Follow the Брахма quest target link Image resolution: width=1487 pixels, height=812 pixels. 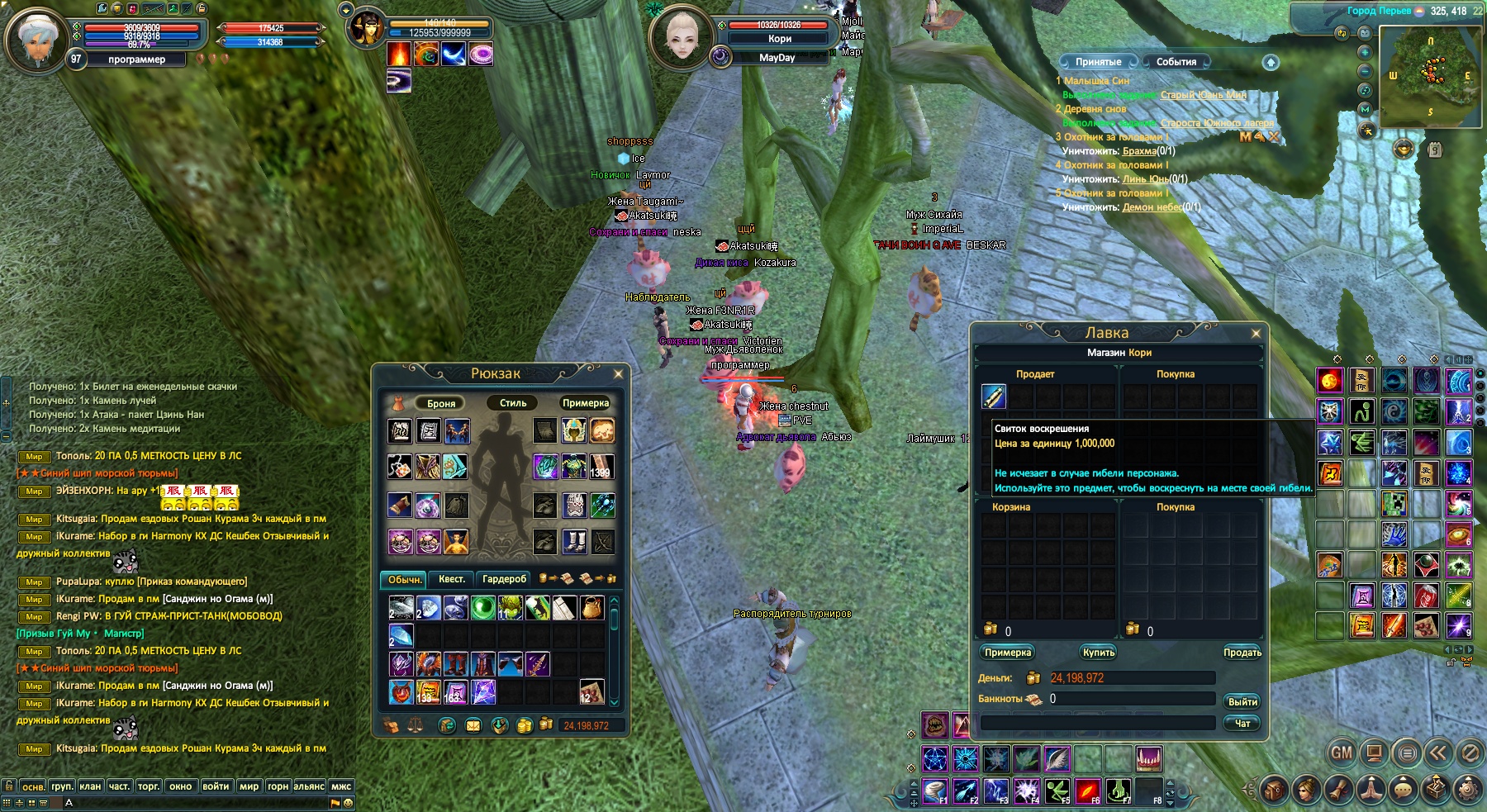click(1139, 151)
